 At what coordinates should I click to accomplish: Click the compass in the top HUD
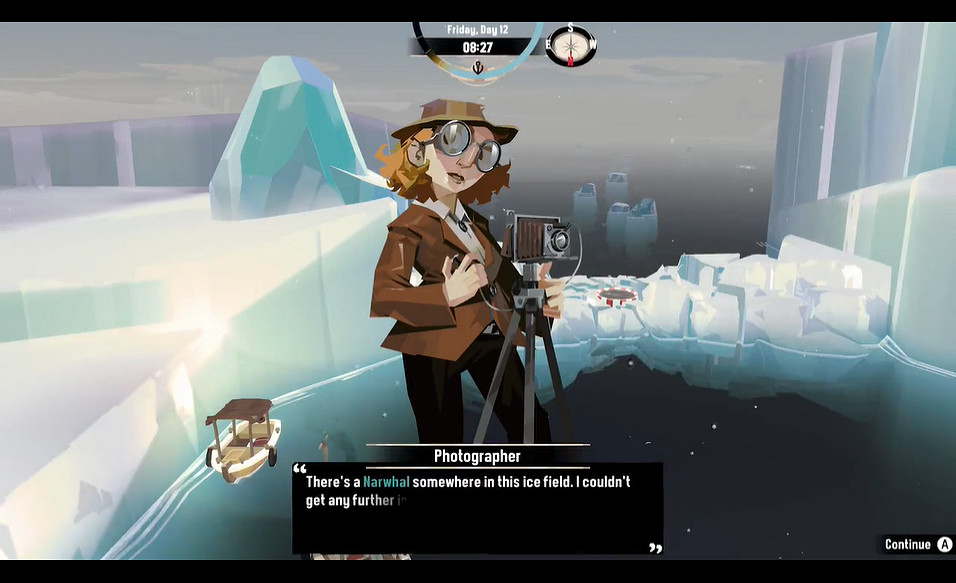pyautogui.click(x=571, y=45)
